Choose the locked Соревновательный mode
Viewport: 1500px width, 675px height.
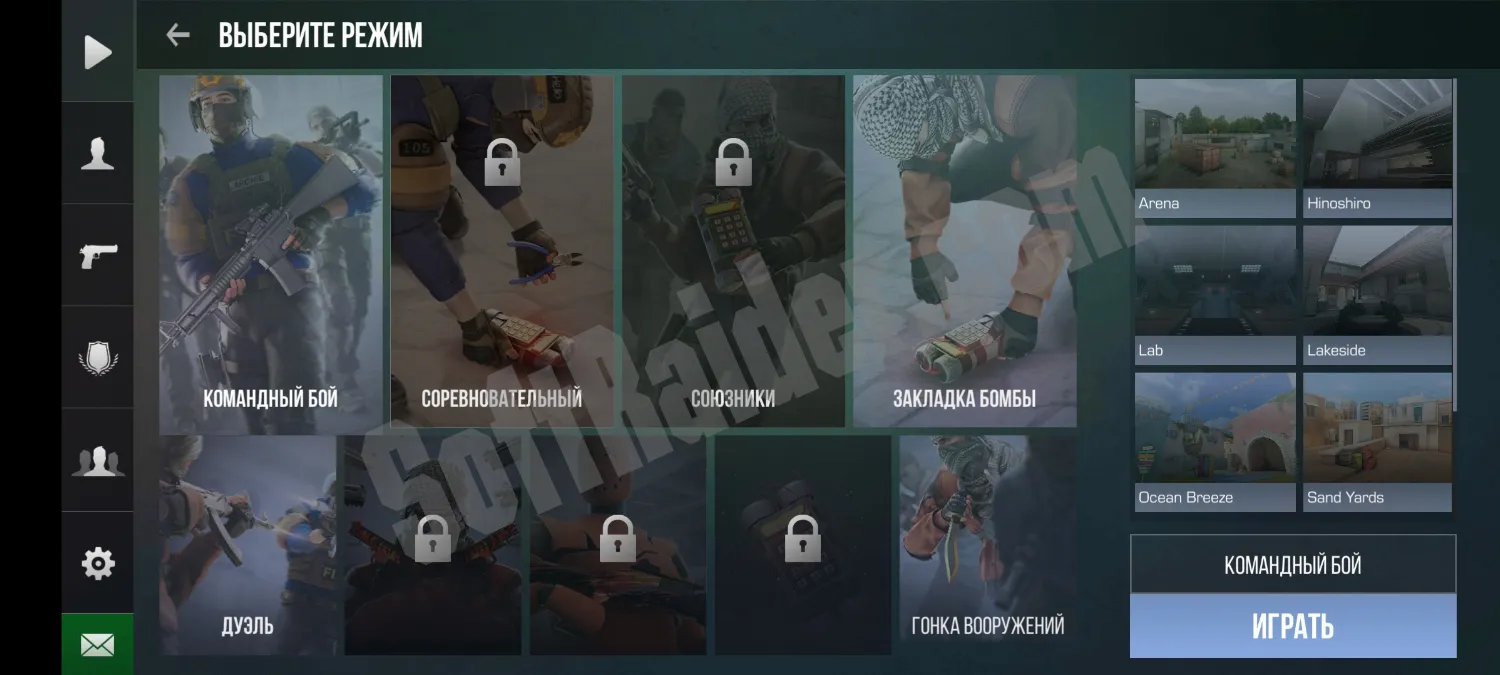[x=502, y=254]
